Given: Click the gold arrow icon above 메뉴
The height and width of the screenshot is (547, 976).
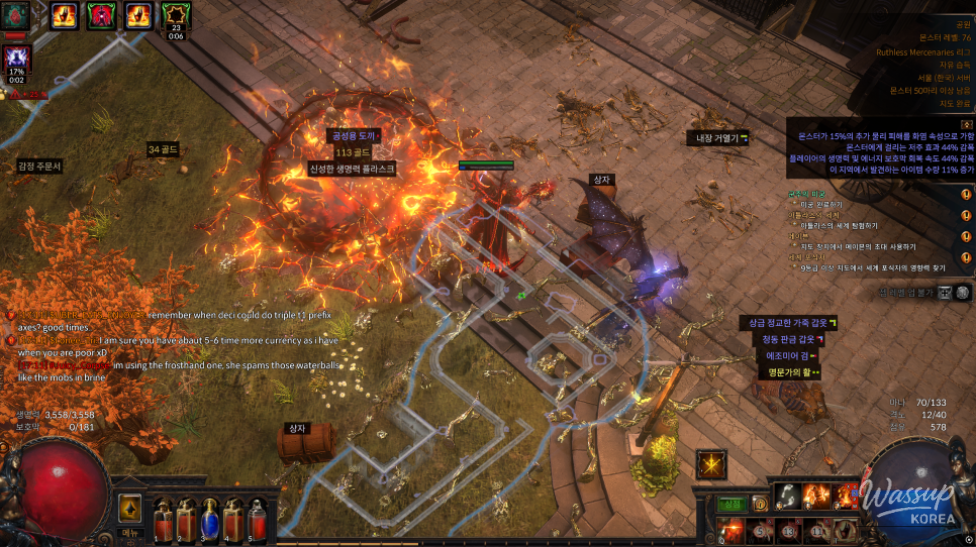Looking at the screenshot, I should pyautogui.click(x=130, y=509).
